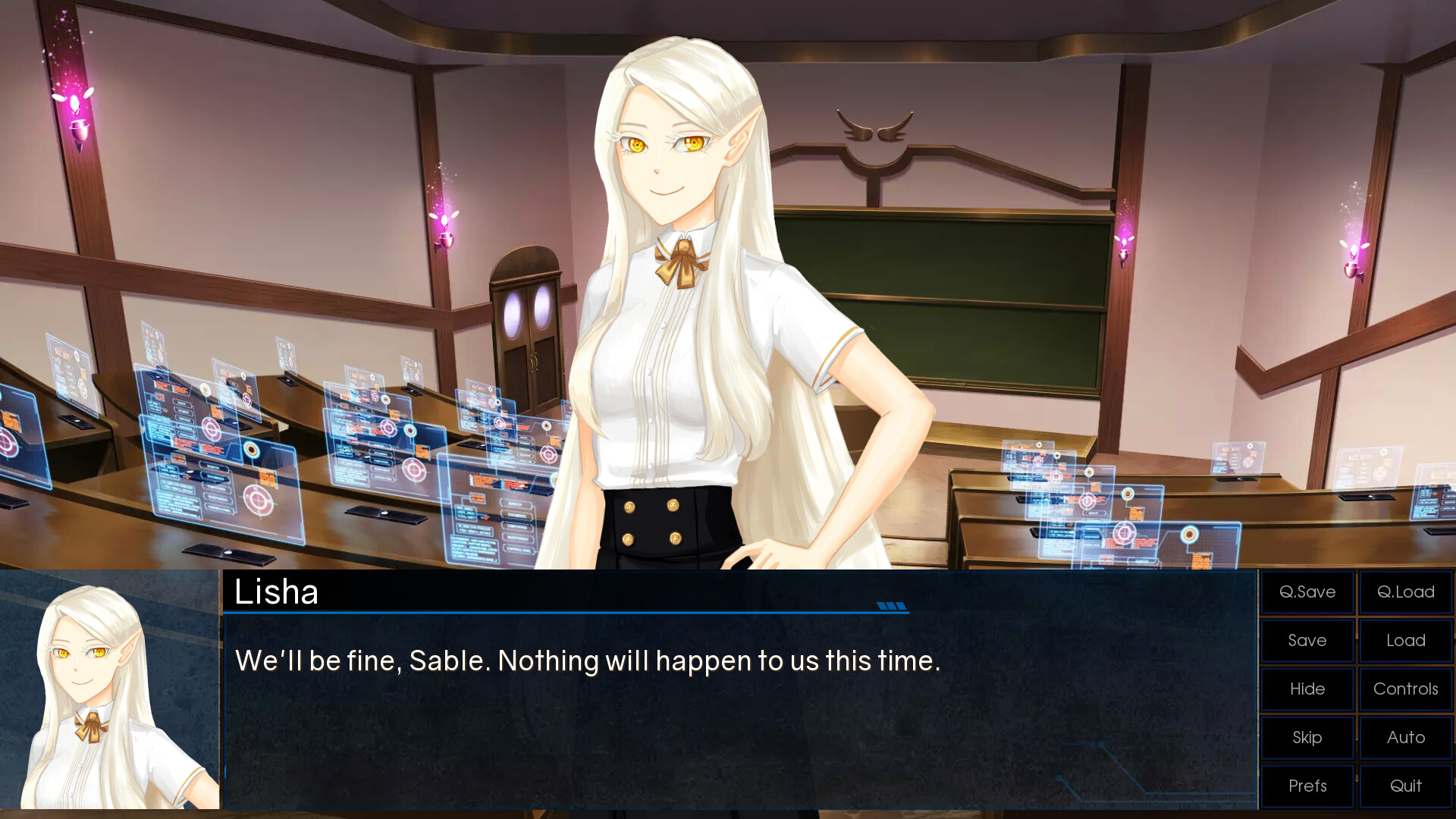Image resolution: width=1456 pixels, height=819 pixels.
Task: Enable Skip mode
Action: (1307, 737)
